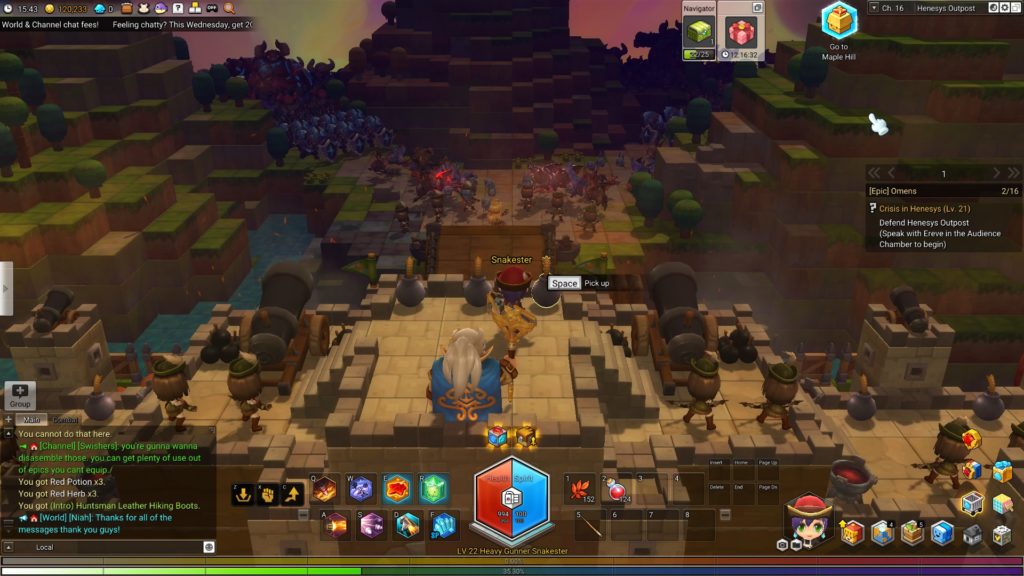This screenshot has width=1024, height=576.
Task: Go to Maple Hill via the icon
Action: pyautogui.click(x=838, y=22)
